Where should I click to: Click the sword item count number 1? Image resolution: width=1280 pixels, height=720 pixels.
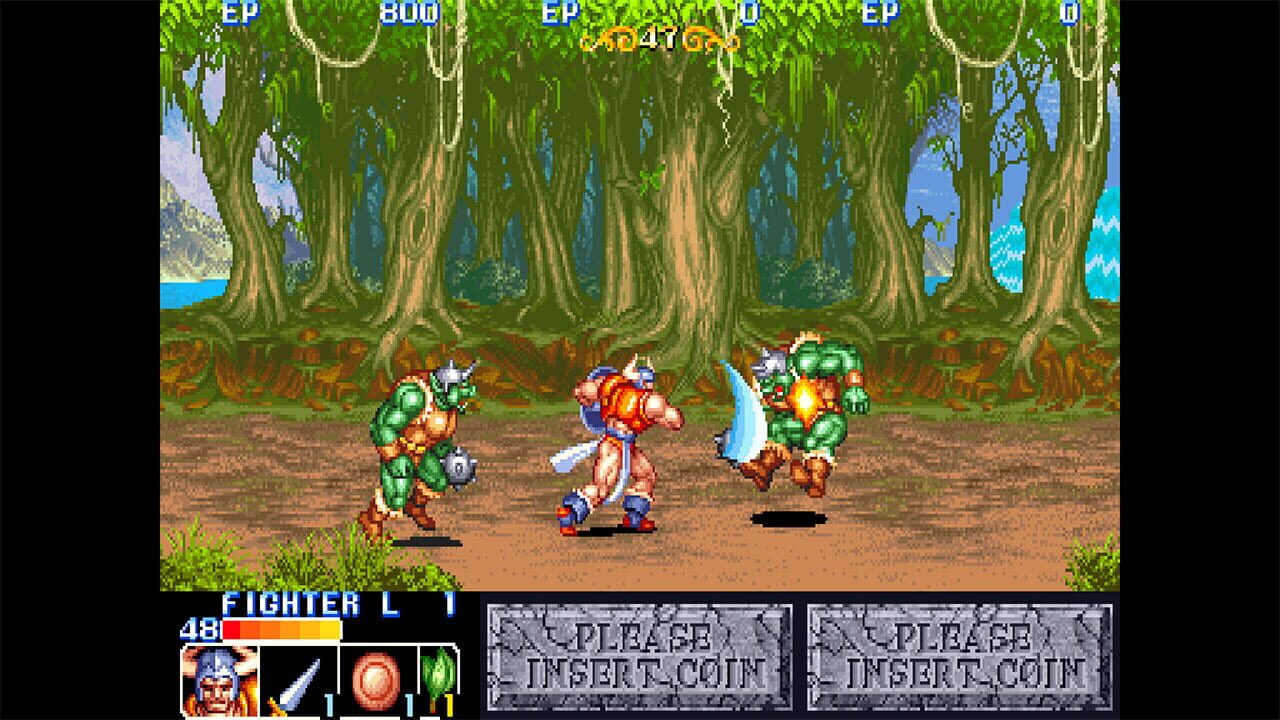[331, 704]
